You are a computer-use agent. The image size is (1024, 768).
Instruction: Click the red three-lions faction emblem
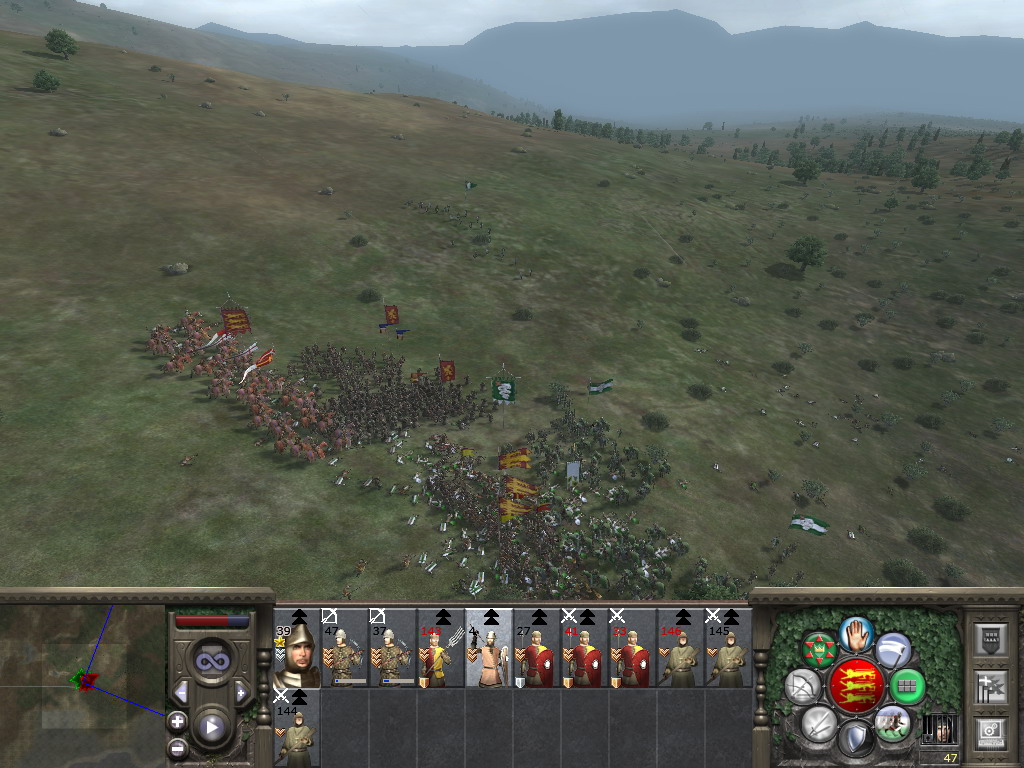[856, 685]
